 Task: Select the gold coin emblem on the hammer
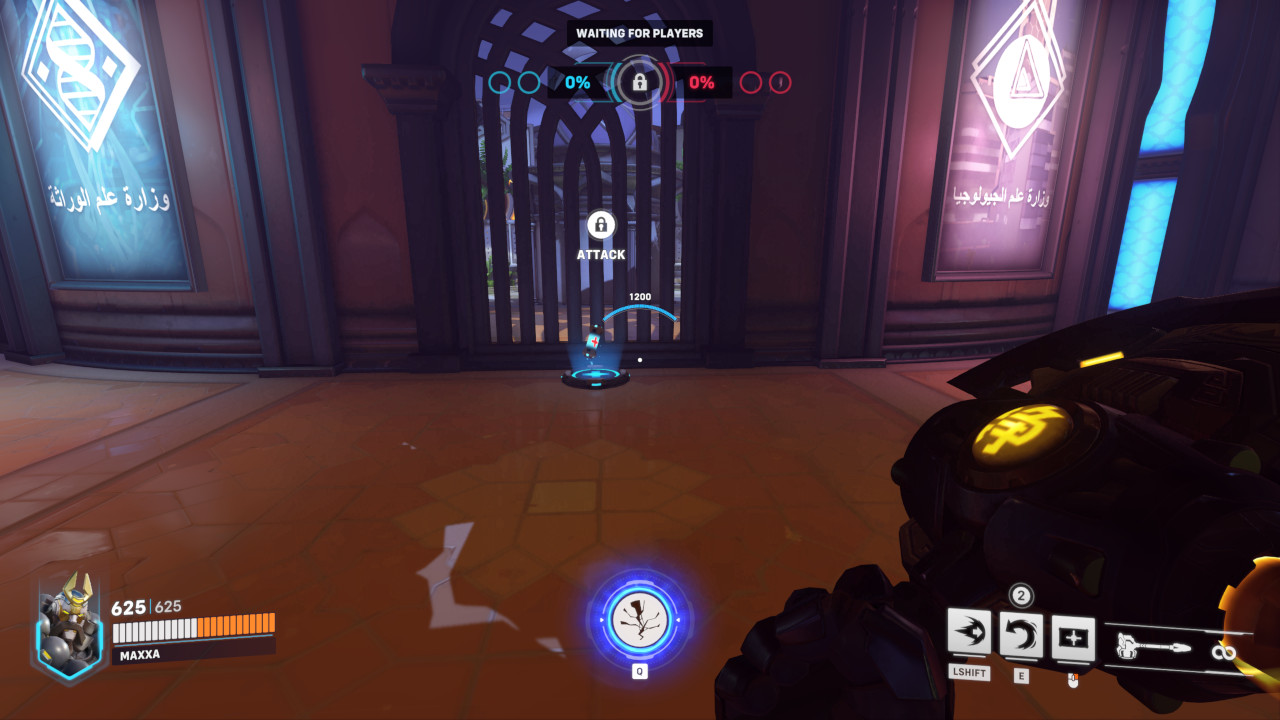pos(1022,432)
